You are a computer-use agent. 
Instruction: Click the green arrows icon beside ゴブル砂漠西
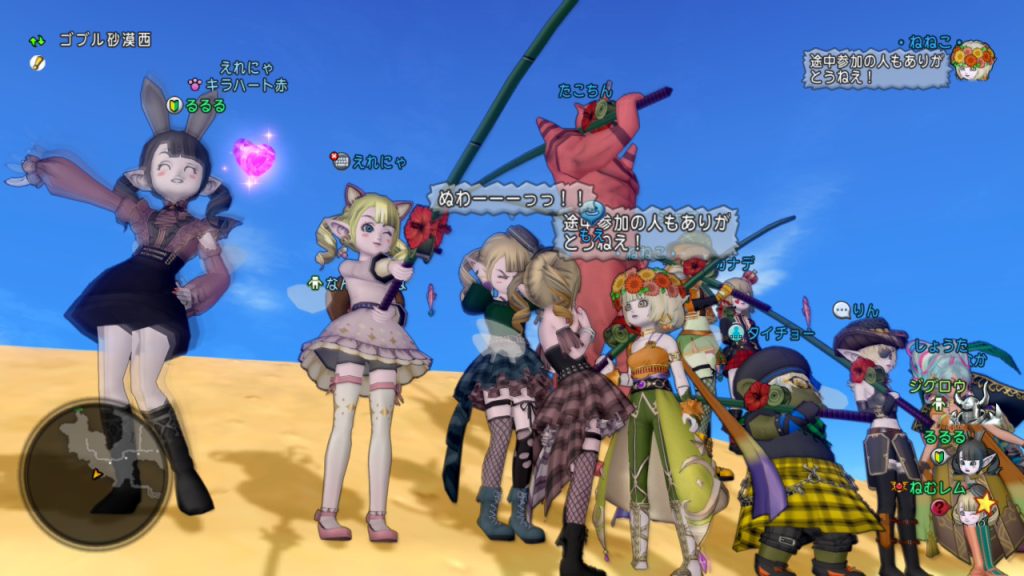[38, 41]
